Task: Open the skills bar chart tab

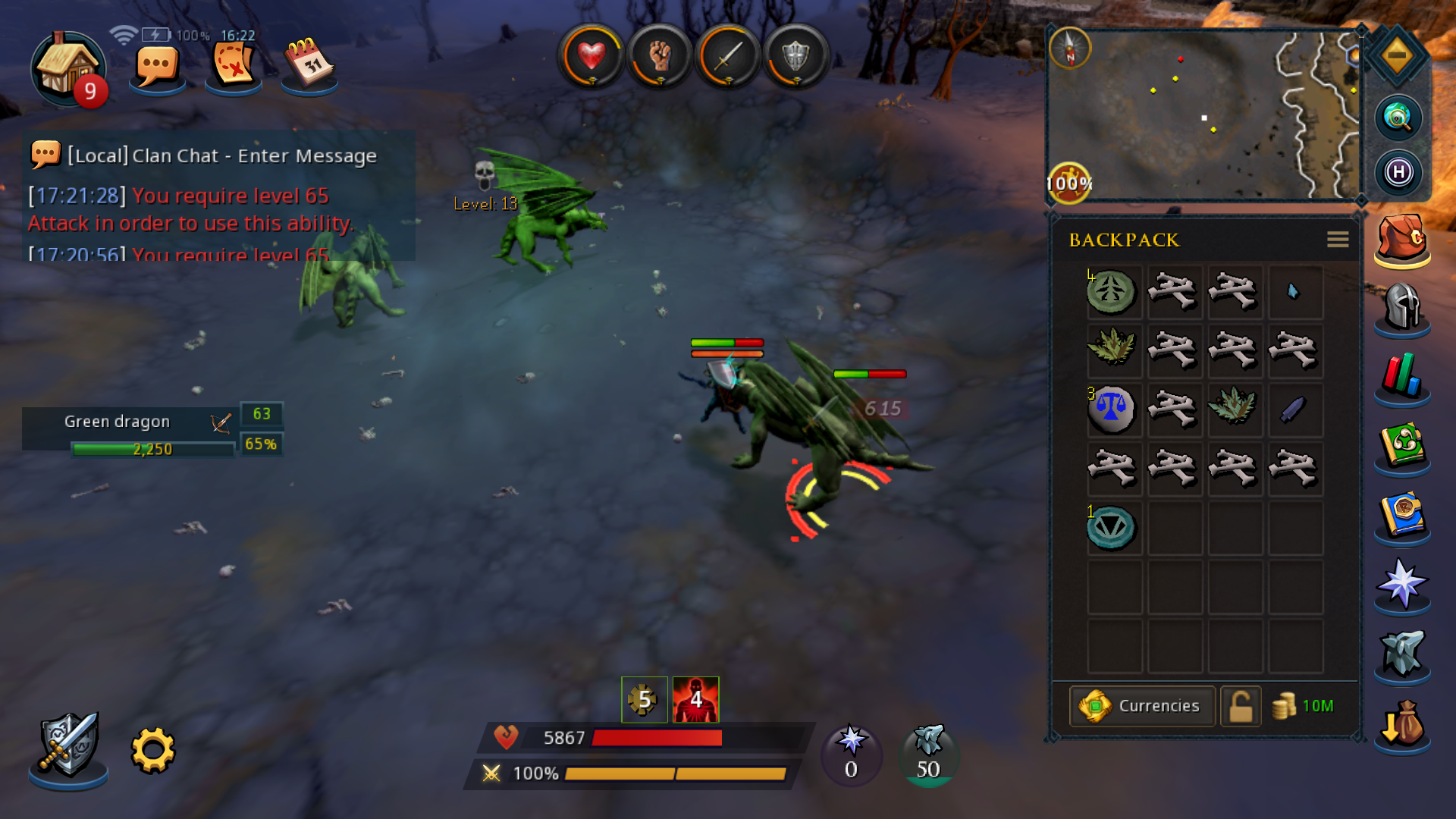Action: (1402, 377)
